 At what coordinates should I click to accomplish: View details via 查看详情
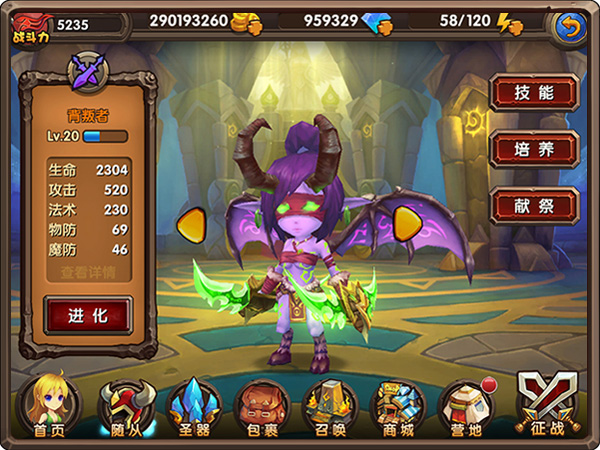87,272
